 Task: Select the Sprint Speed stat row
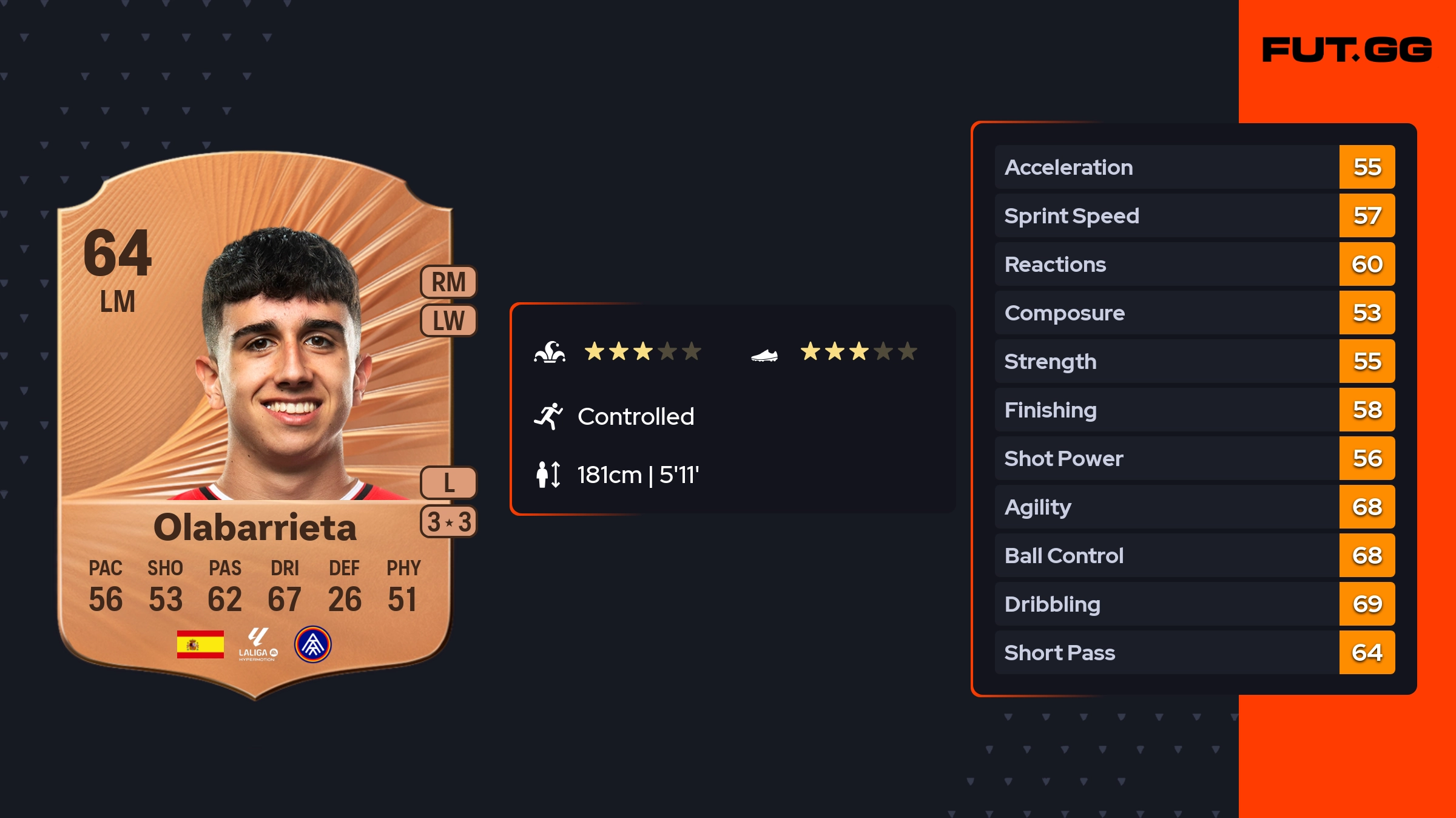[x=1194, y=215]
